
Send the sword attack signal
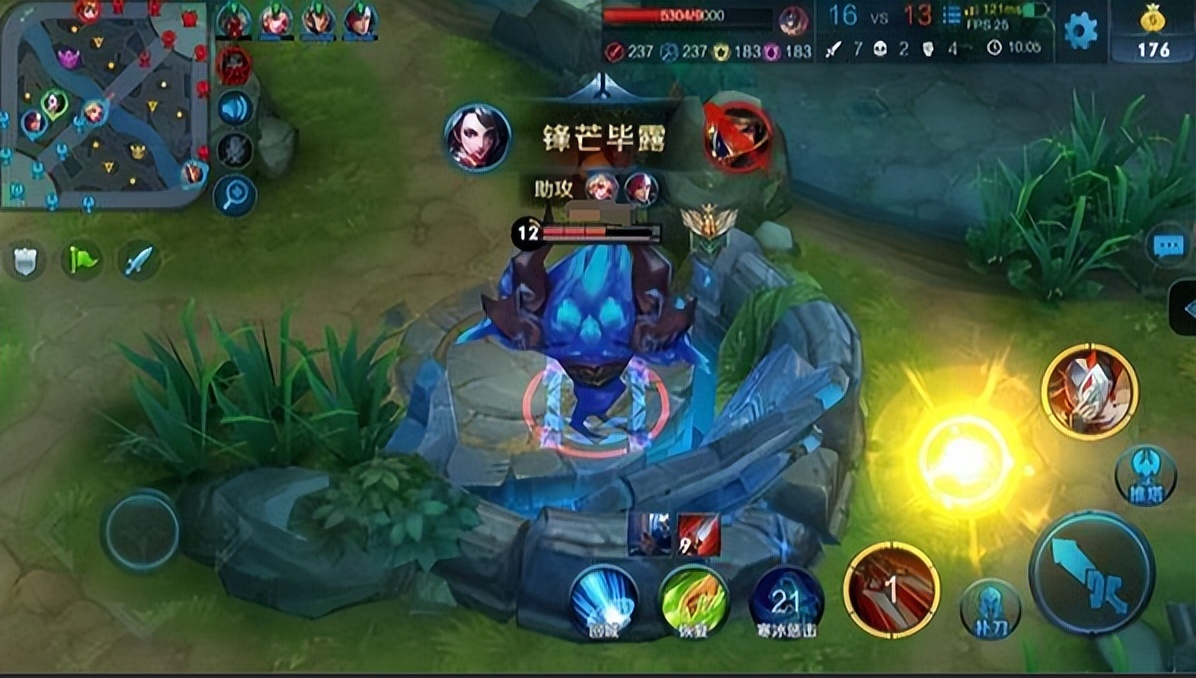click(x=139, y=261)
